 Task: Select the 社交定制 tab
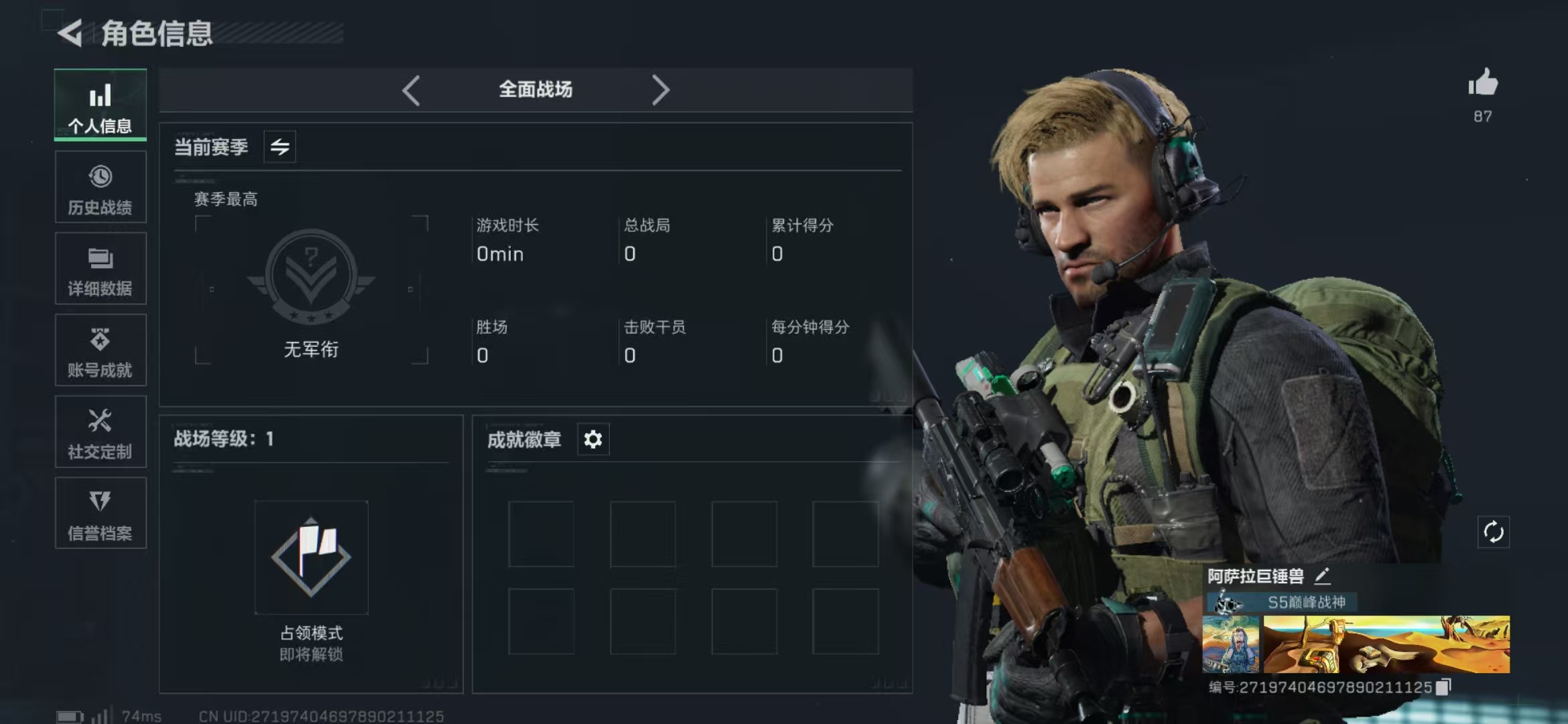(x=101, y=432)
